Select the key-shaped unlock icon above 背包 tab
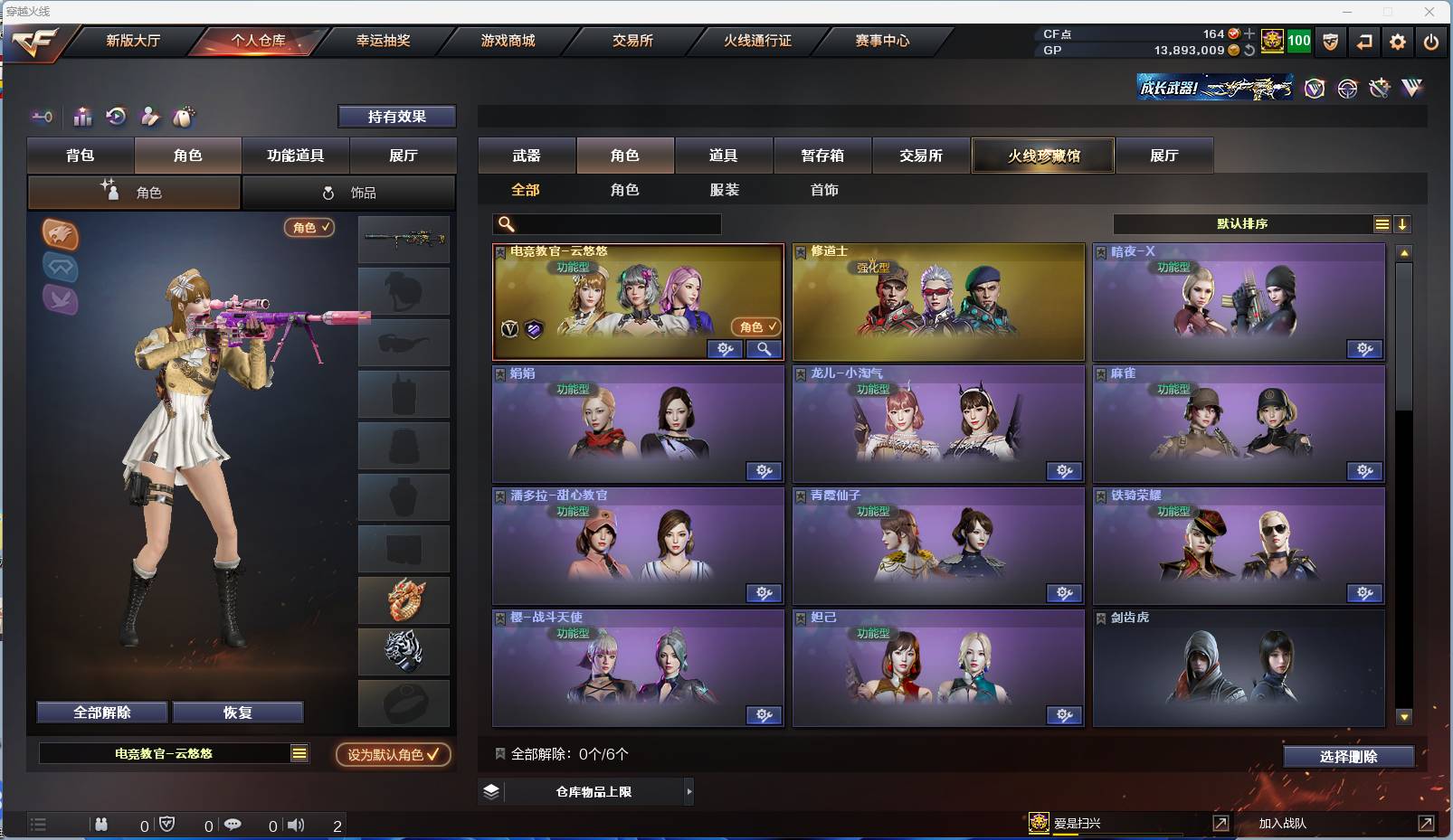 (x=42, y=117)
